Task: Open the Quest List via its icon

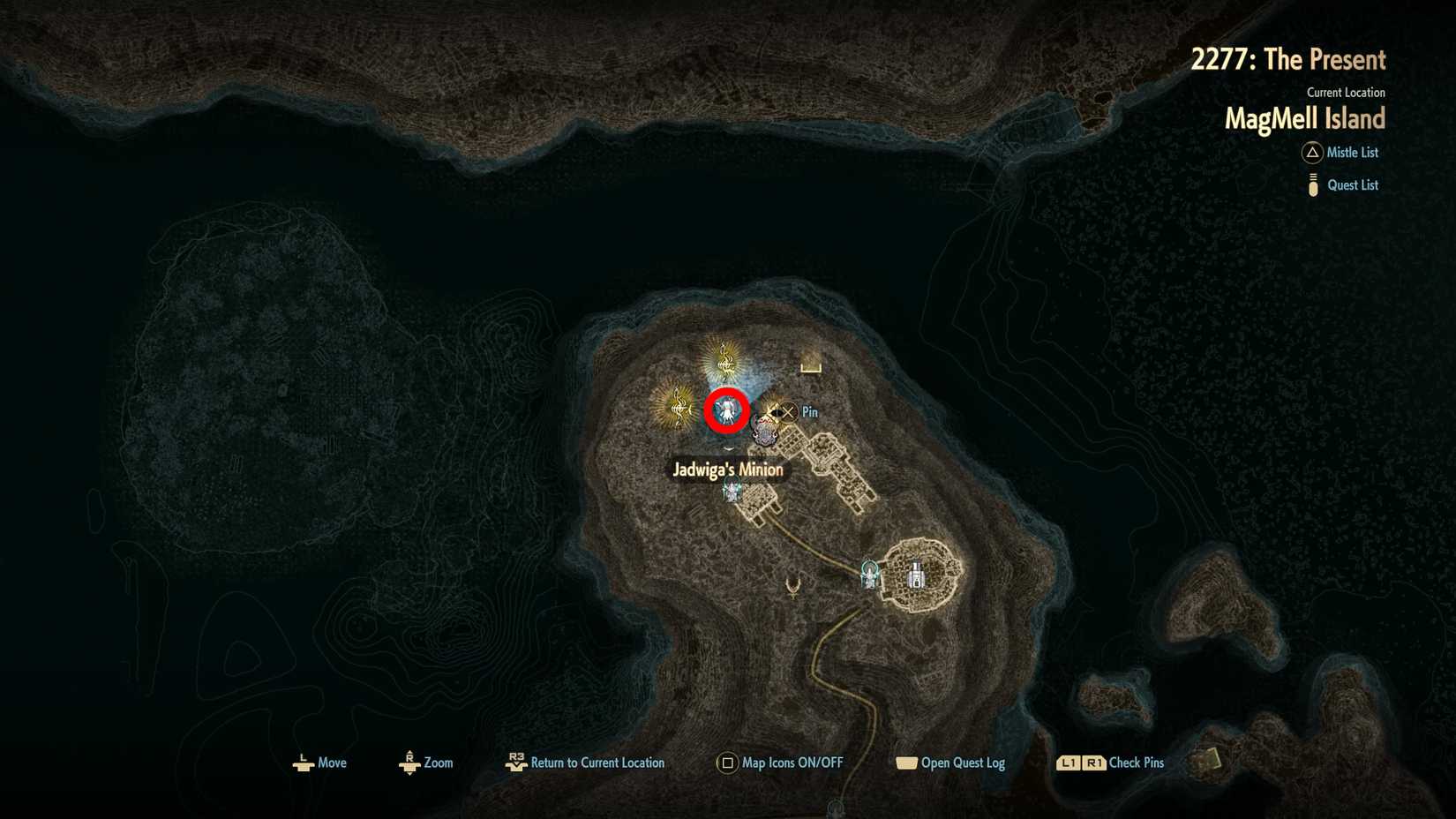Action: pyautogui.click(x=1311, y=184)
